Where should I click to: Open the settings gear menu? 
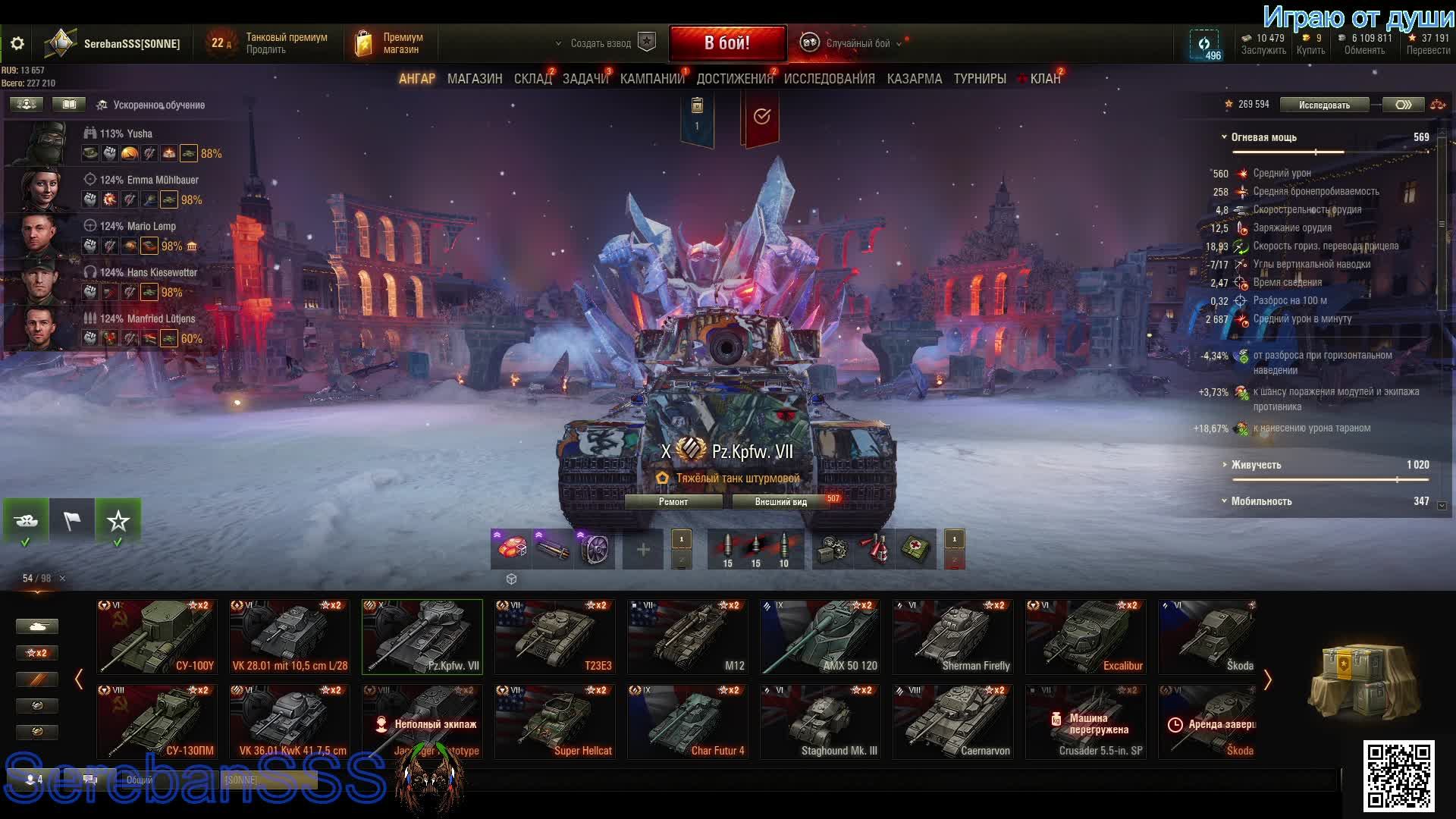pos(17,44)
